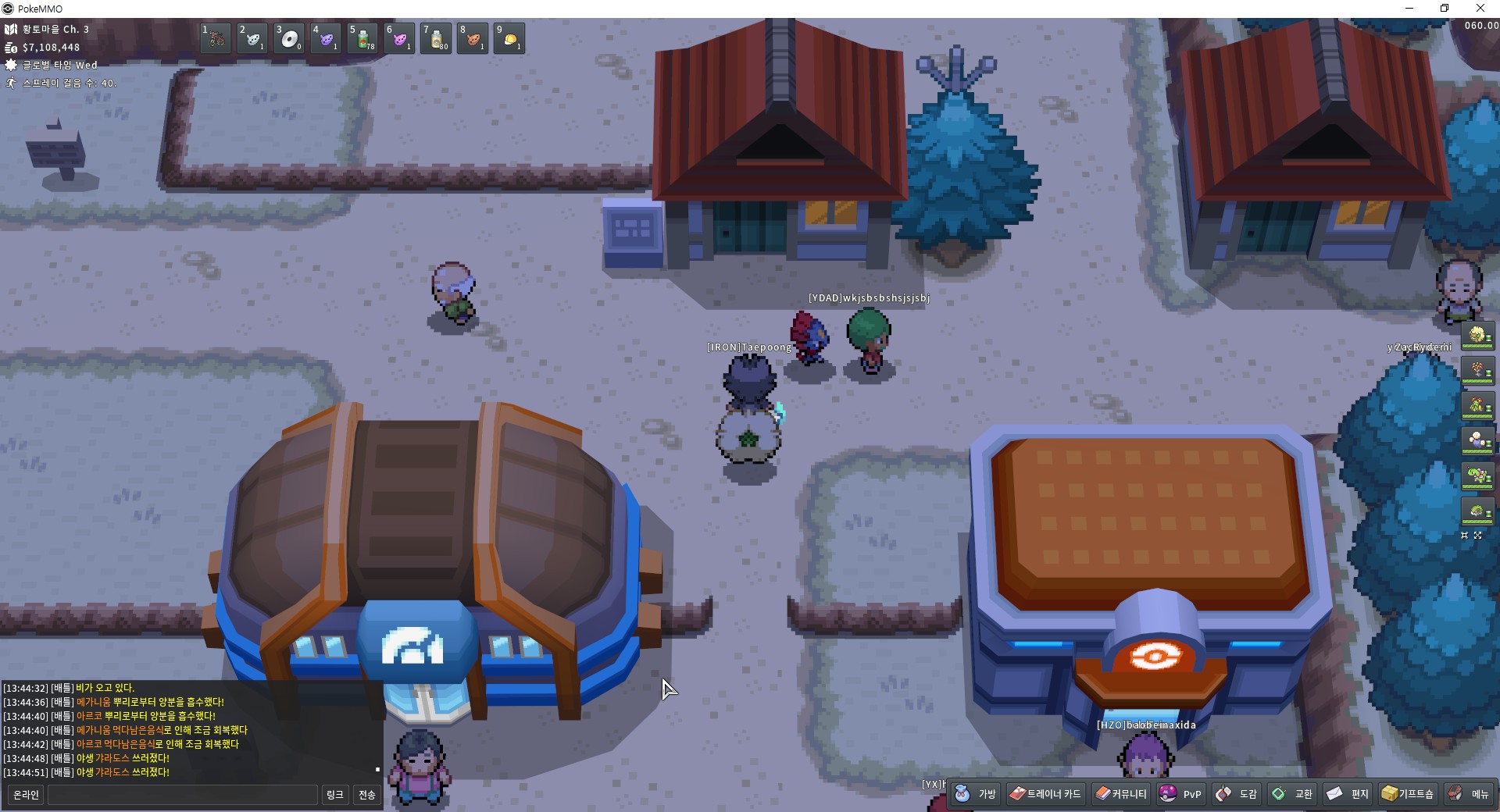1500x812 pixels.
Task: Open the PvP menu
Action: (x=1181, y=794)
